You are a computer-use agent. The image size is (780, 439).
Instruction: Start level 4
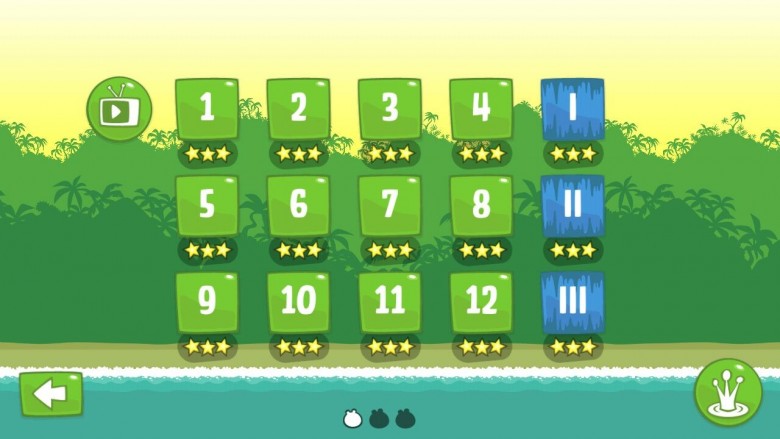coord(481,109)
